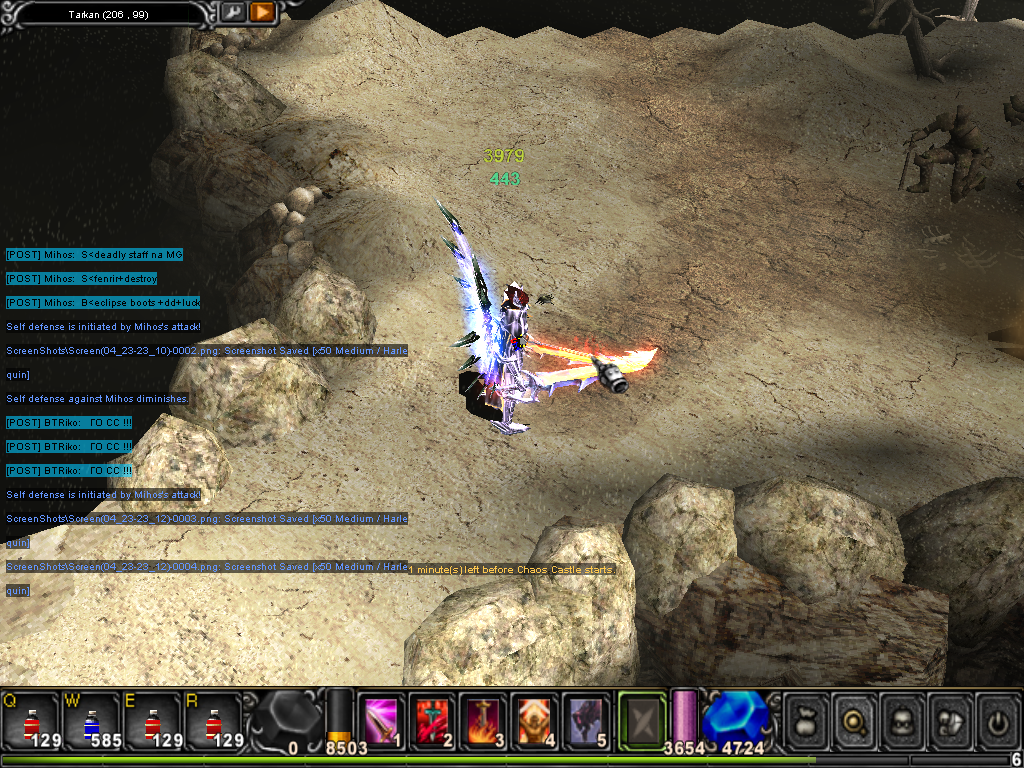
Task: Use the W slot blue mana potion
Action: [92, 720]
